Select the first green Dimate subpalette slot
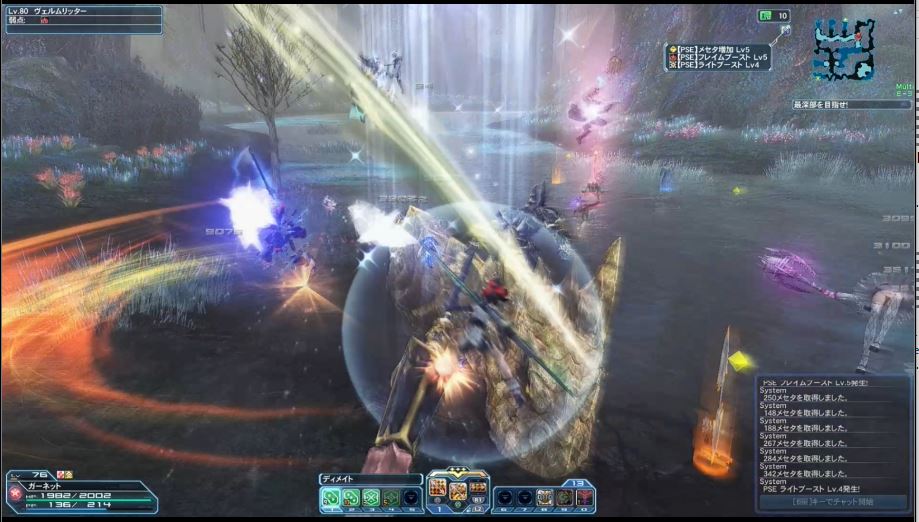 [x=330, y=496]
